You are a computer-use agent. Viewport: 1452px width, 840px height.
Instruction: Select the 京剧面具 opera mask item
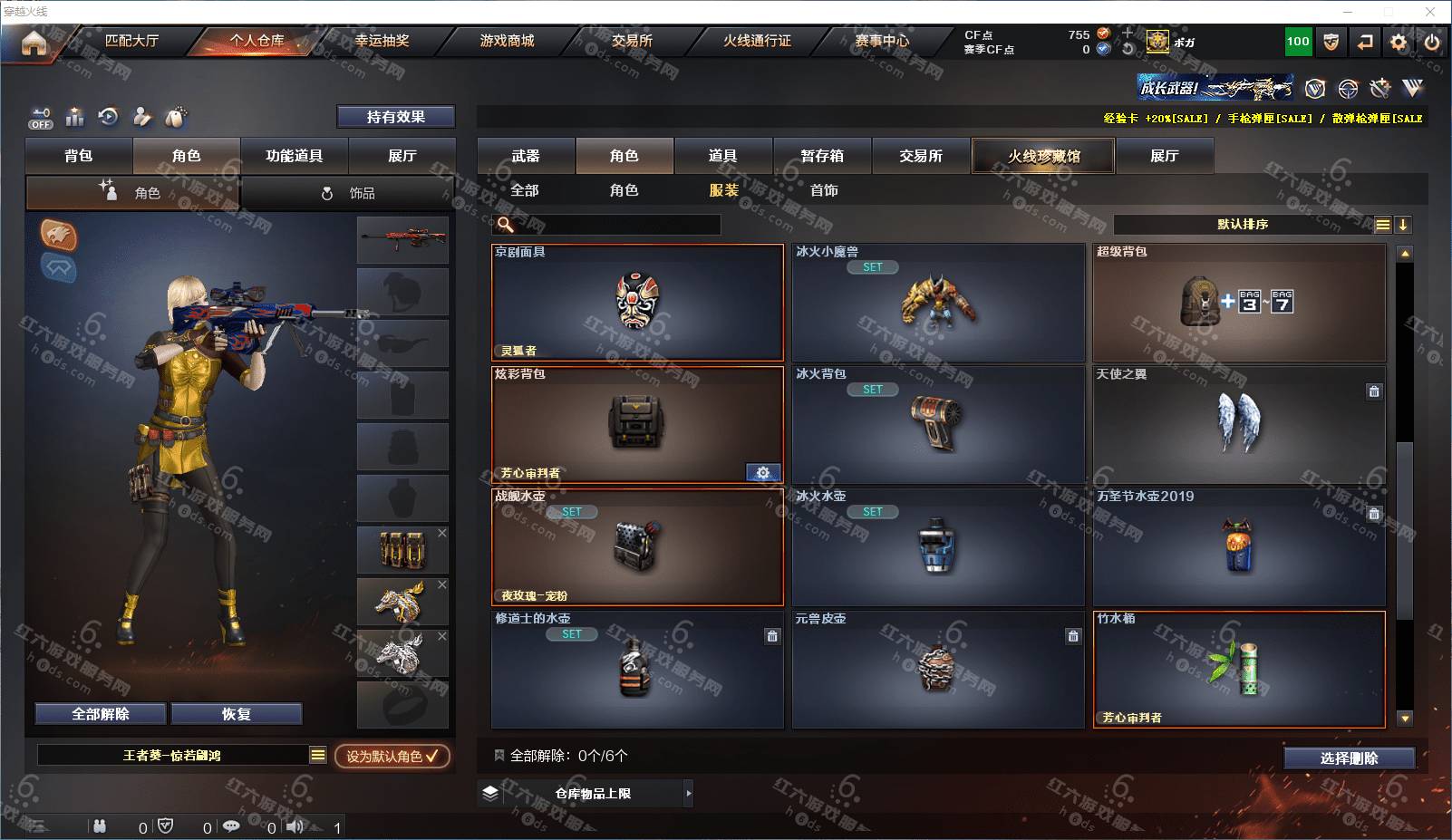click(x=637, y=303)
